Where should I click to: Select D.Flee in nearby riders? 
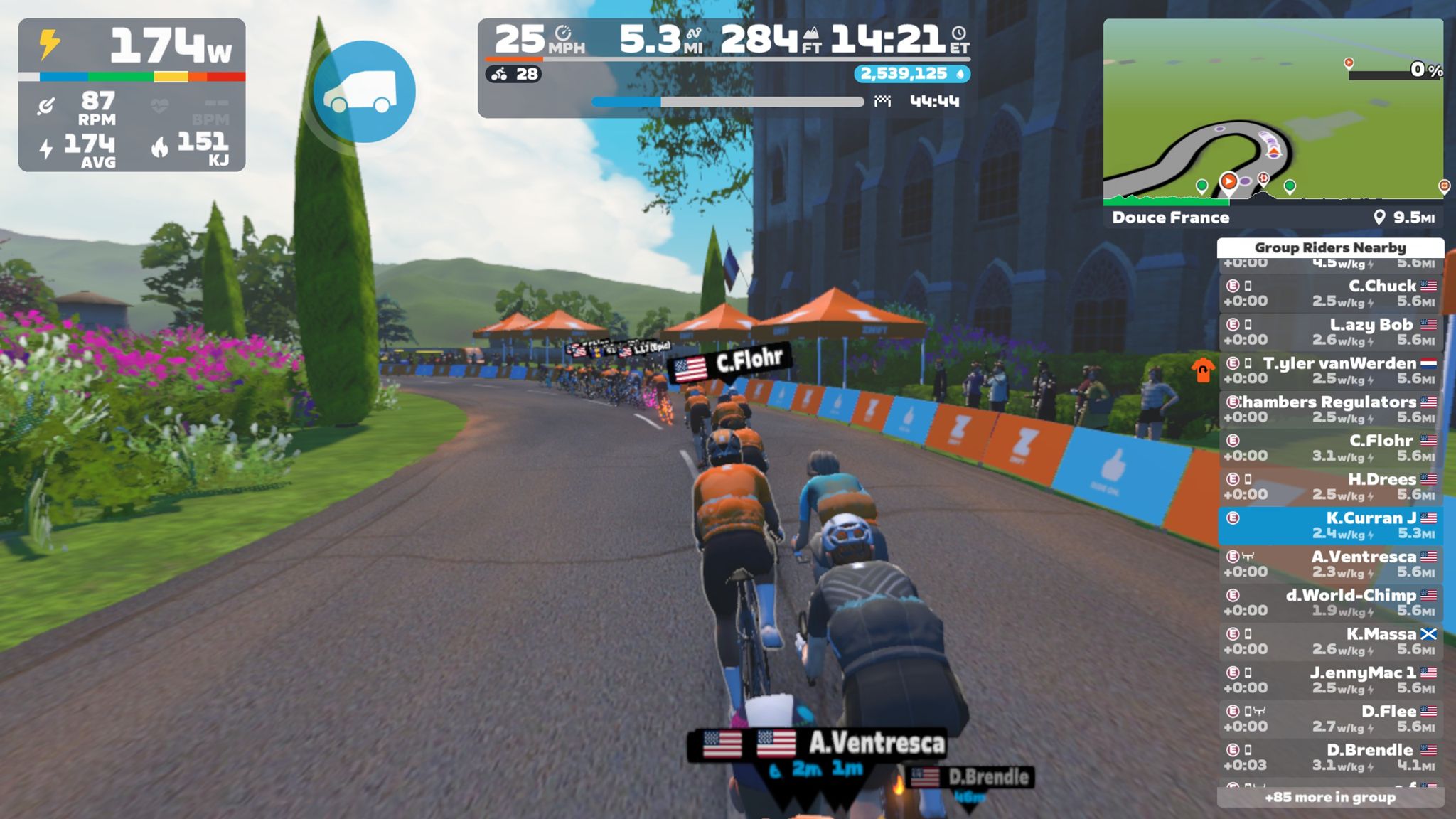pyautogui.click(x=1329, y=718)
